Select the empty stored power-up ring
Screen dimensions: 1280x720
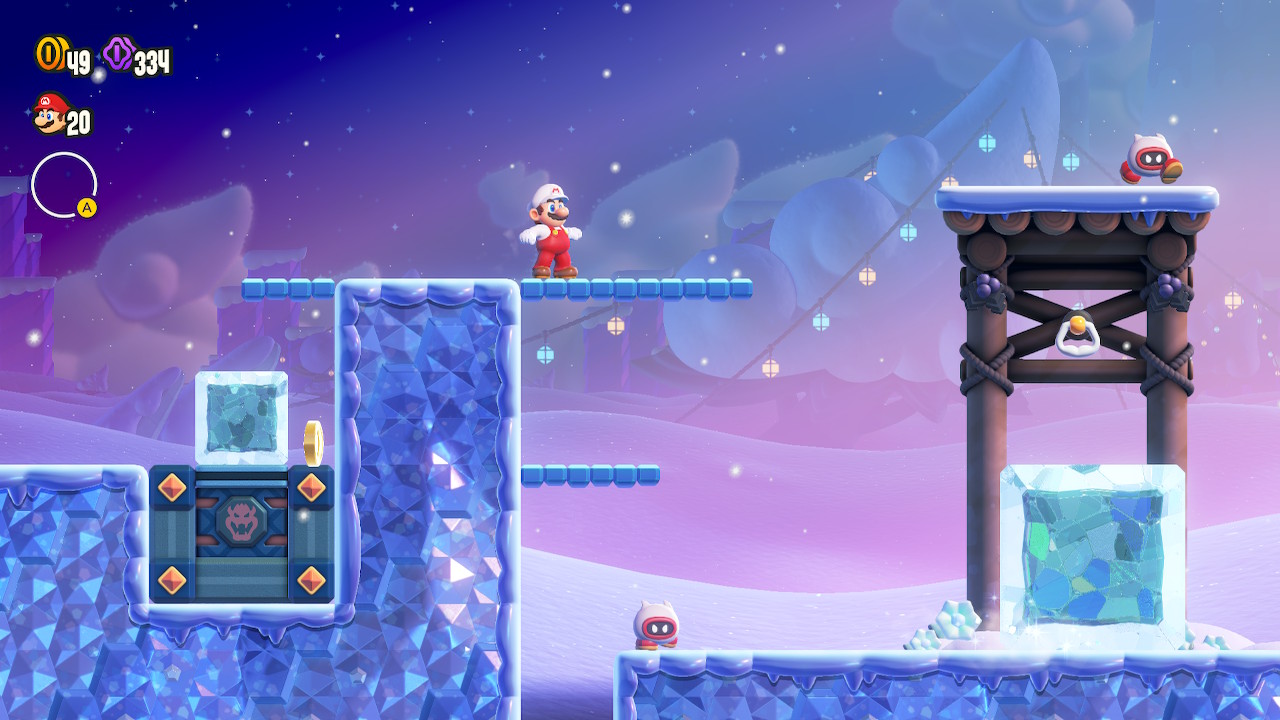(x=63, y=185)
